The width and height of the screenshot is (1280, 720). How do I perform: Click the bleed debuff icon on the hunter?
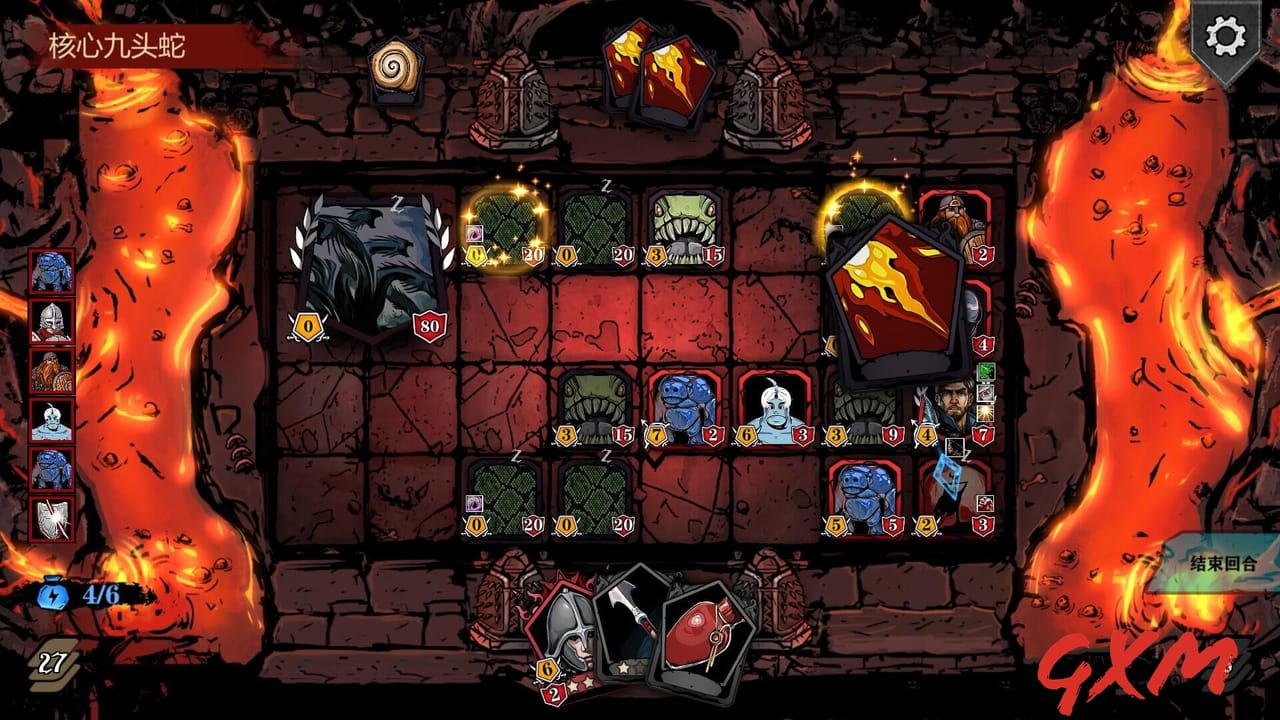pyautogui.click(x=985, y=393)
